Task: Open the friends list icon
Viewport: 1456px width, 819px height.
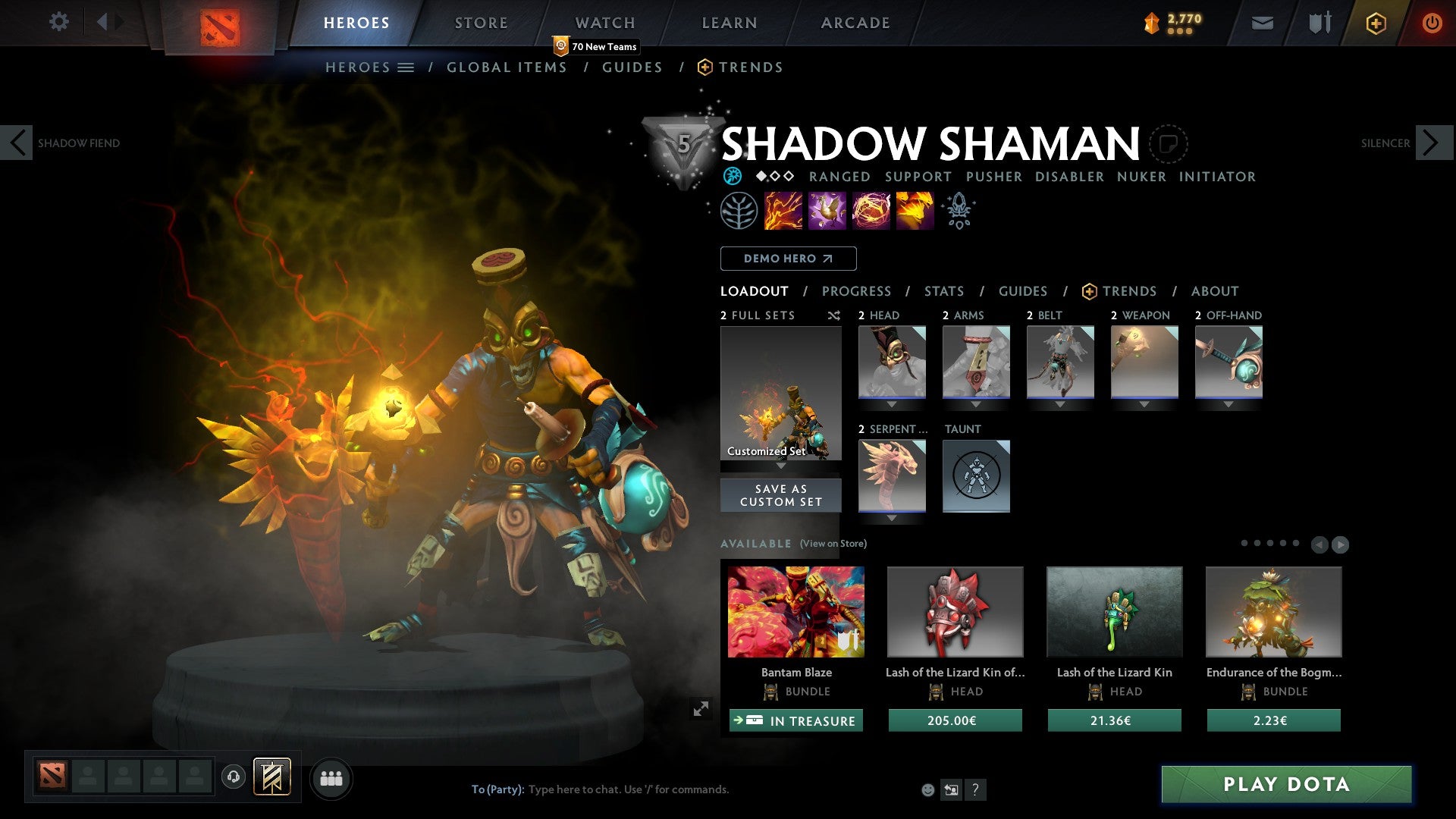Action: pos(330,777)
